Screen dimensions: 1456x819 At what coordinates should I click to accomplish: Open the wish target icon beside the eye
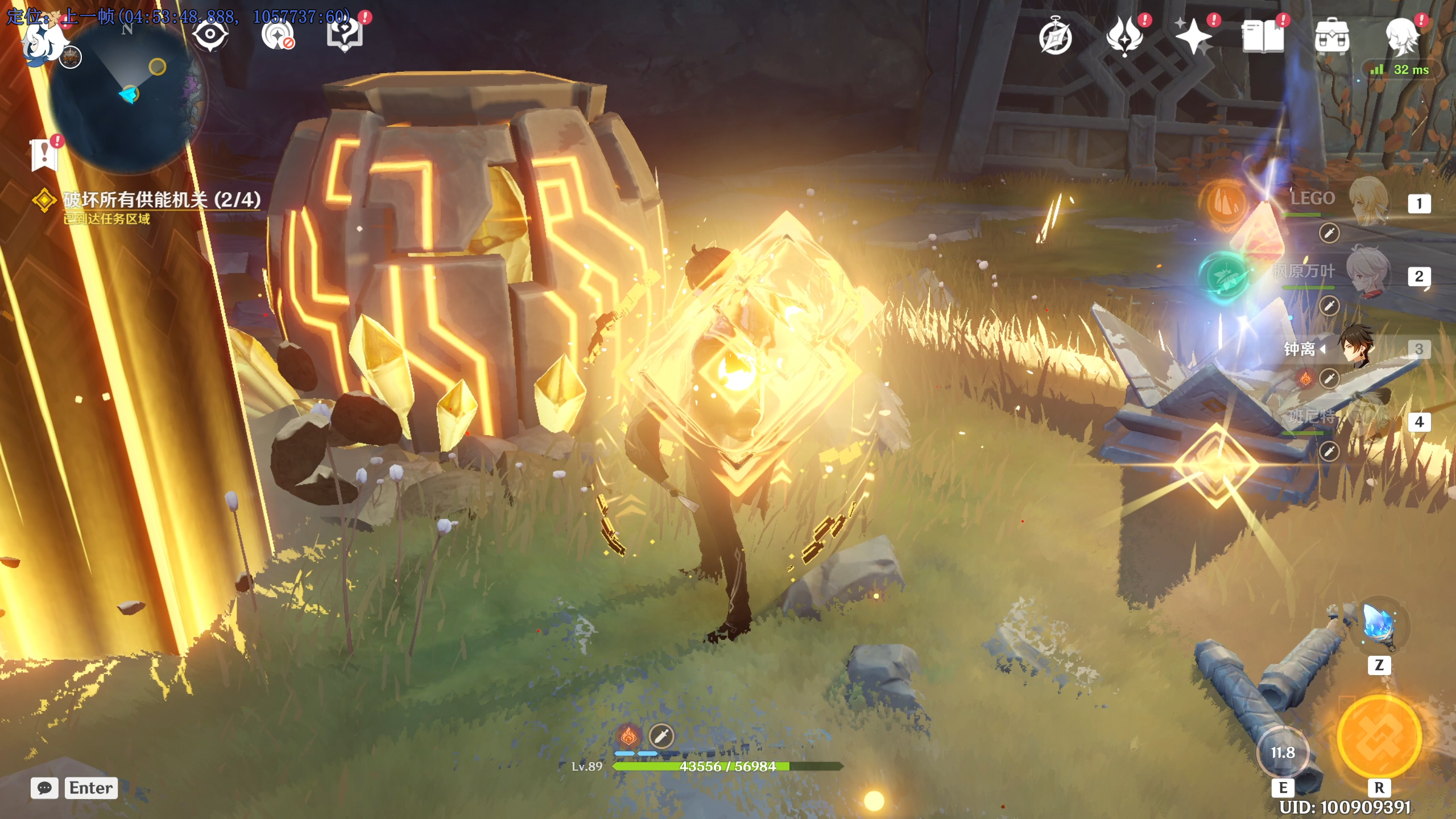277,35
